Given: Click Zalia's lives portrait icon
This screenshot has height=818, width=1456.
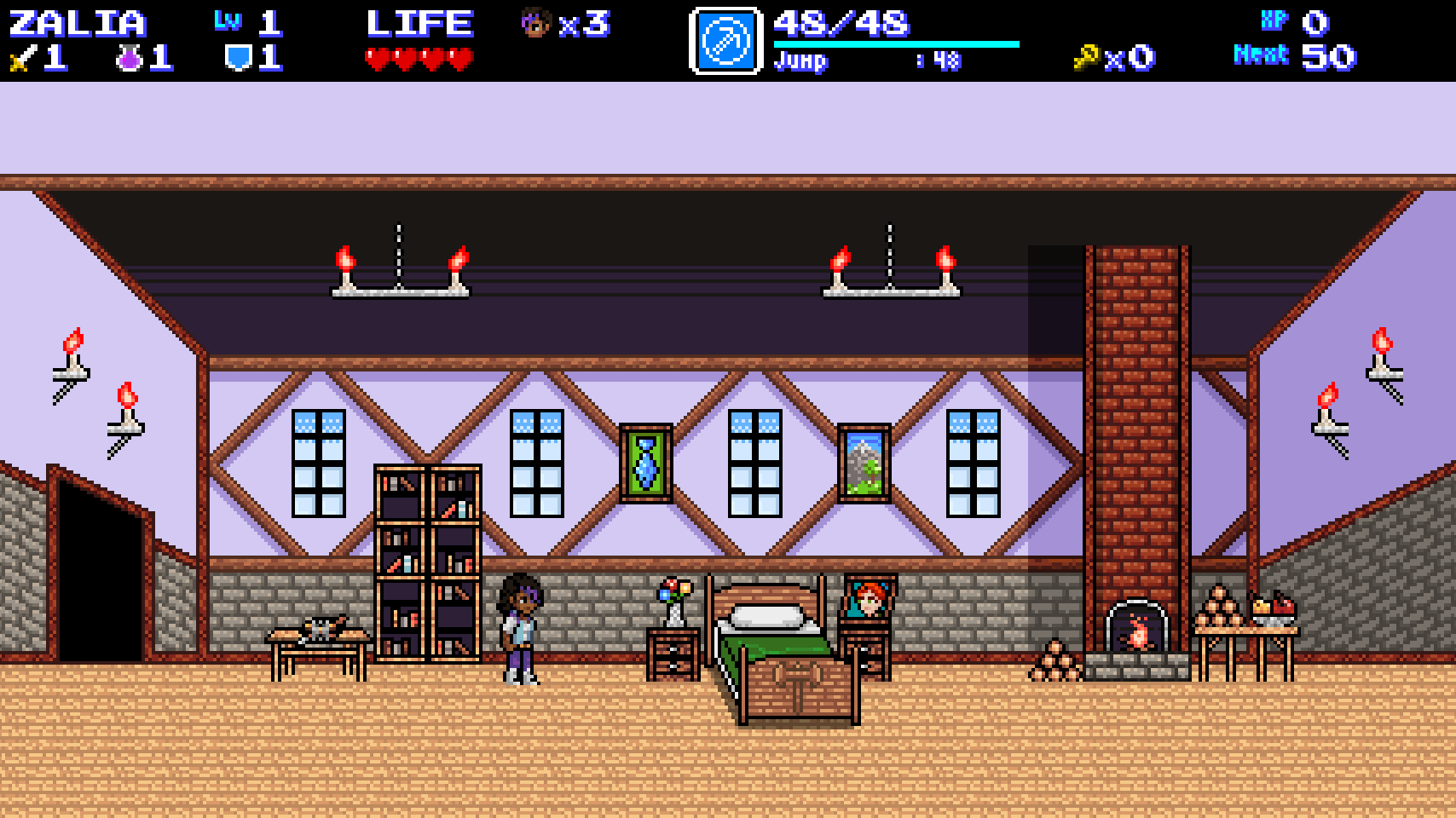Looking at the screenshot, I should click(x=535, y=23).
